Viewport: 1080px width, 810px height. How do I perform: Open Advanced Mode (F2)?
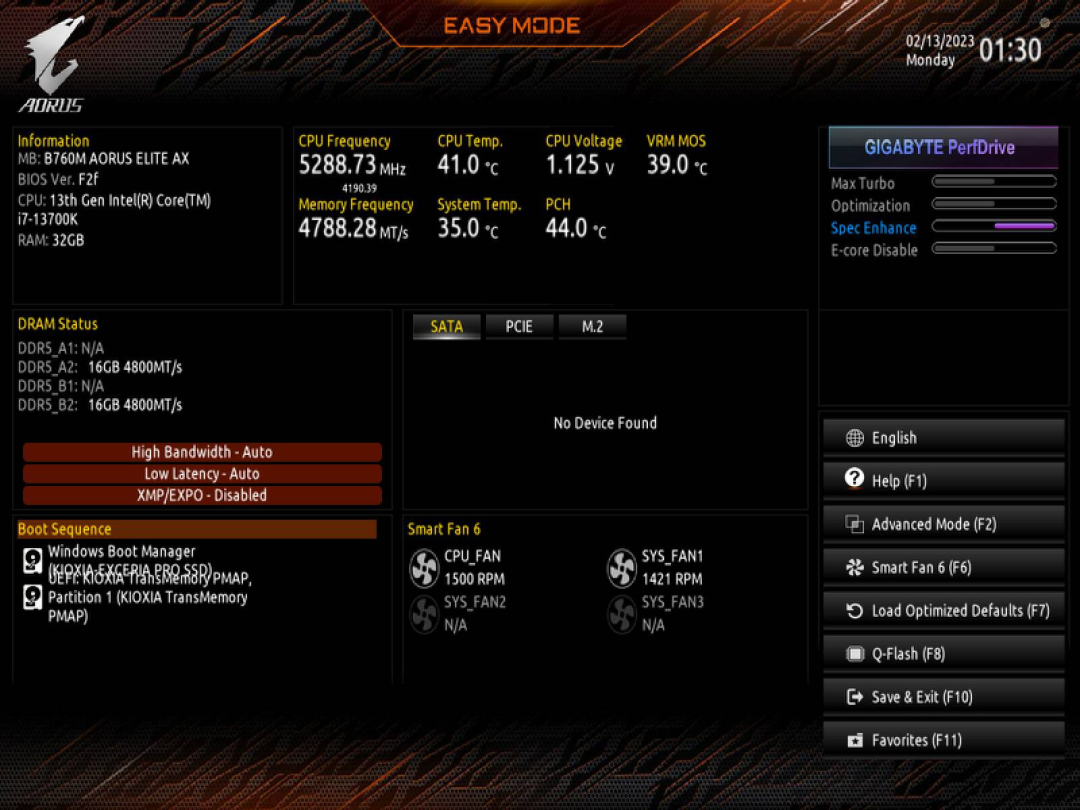943,524
